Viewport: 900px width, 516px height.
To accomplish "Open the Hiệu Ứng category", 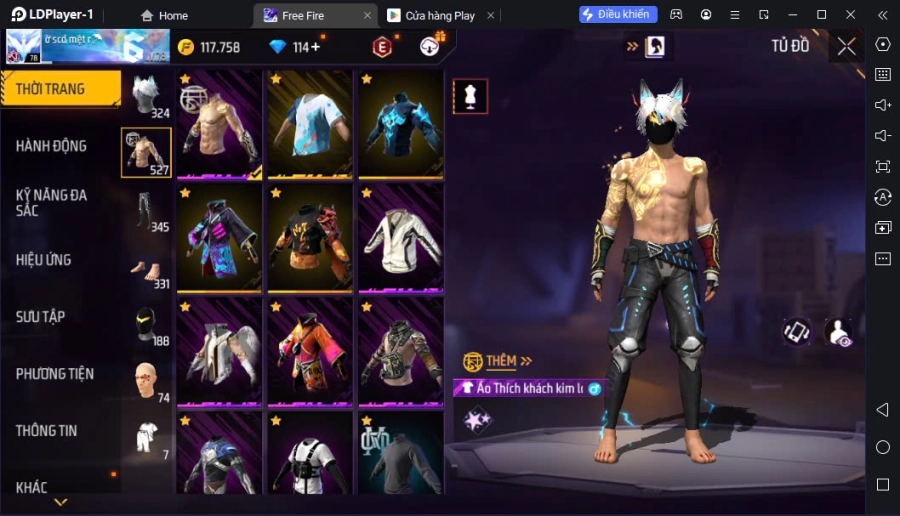I will click(44, 260).
